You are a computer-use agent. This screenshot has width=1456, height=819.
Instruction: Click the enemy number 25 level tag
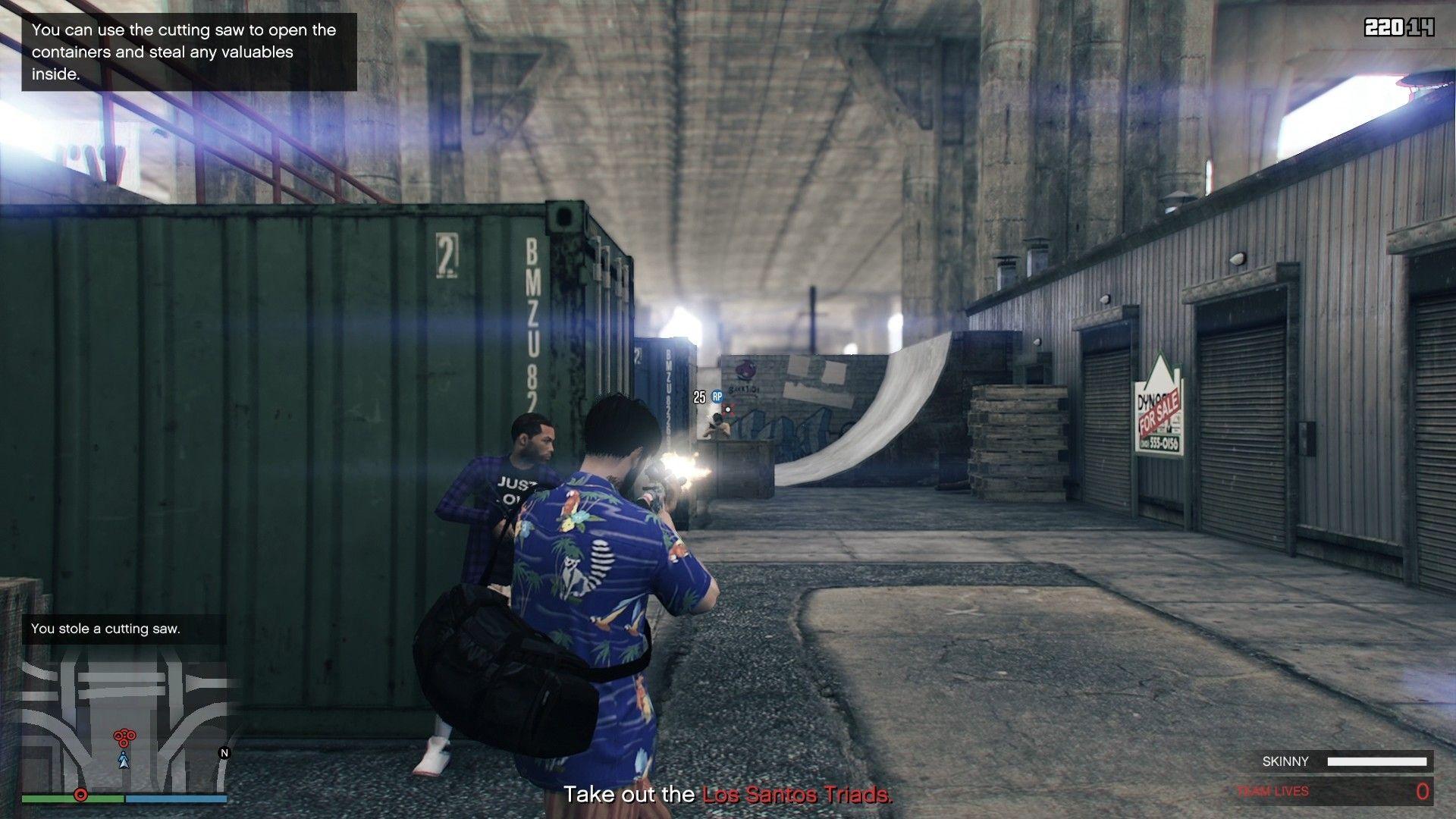(x=698, y=397)
